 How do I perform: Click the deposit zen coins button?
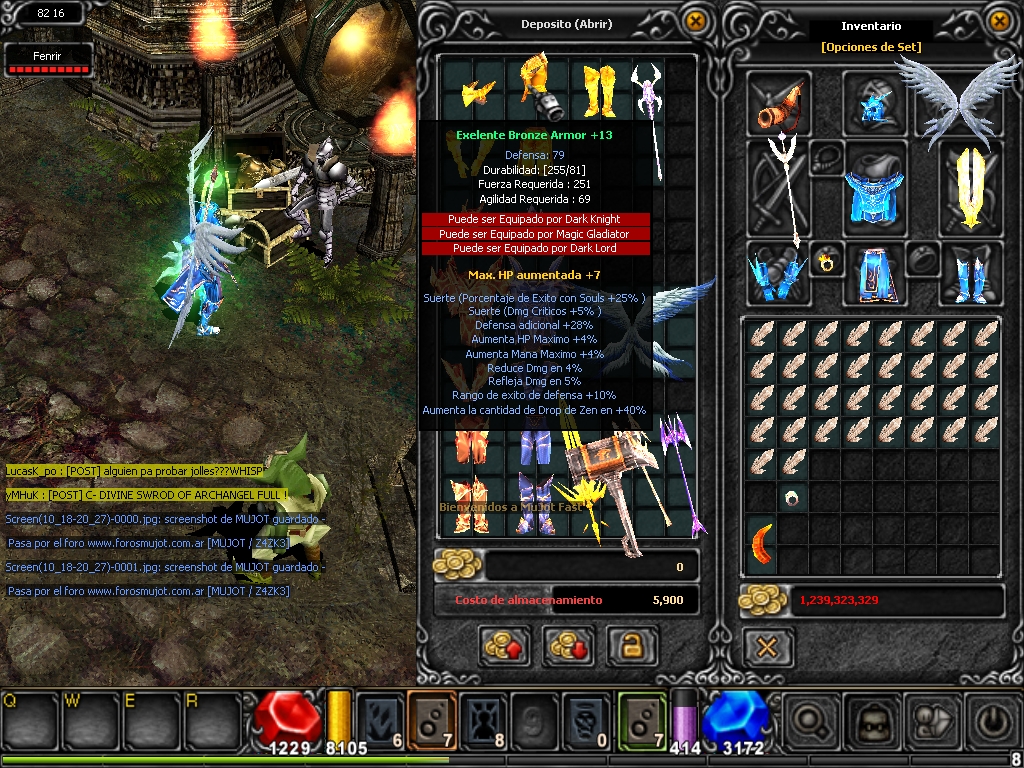[504, 646]
